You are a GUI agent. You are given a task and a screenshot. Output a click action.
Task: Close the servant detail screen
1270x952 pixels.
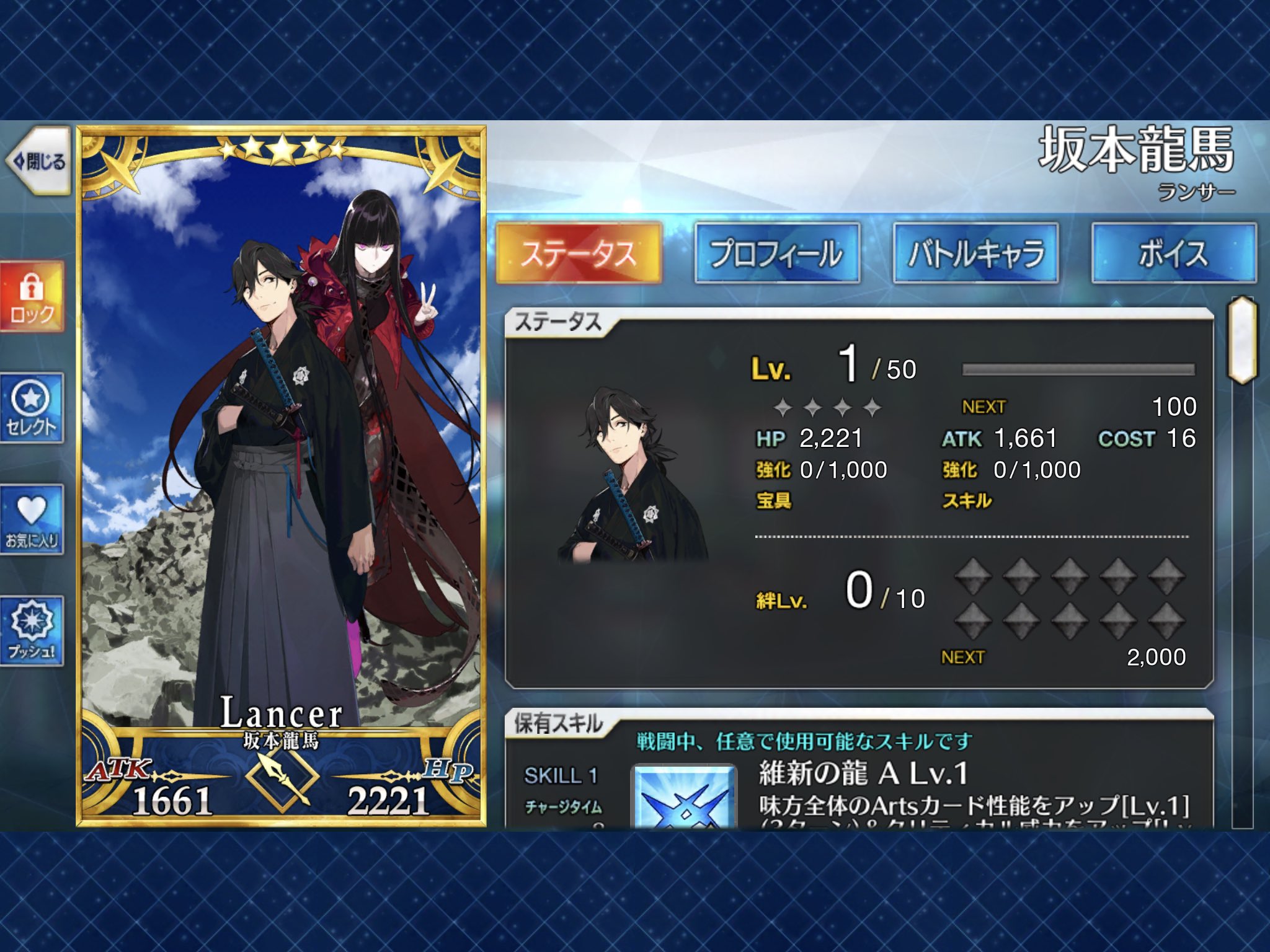click(38, 162)
